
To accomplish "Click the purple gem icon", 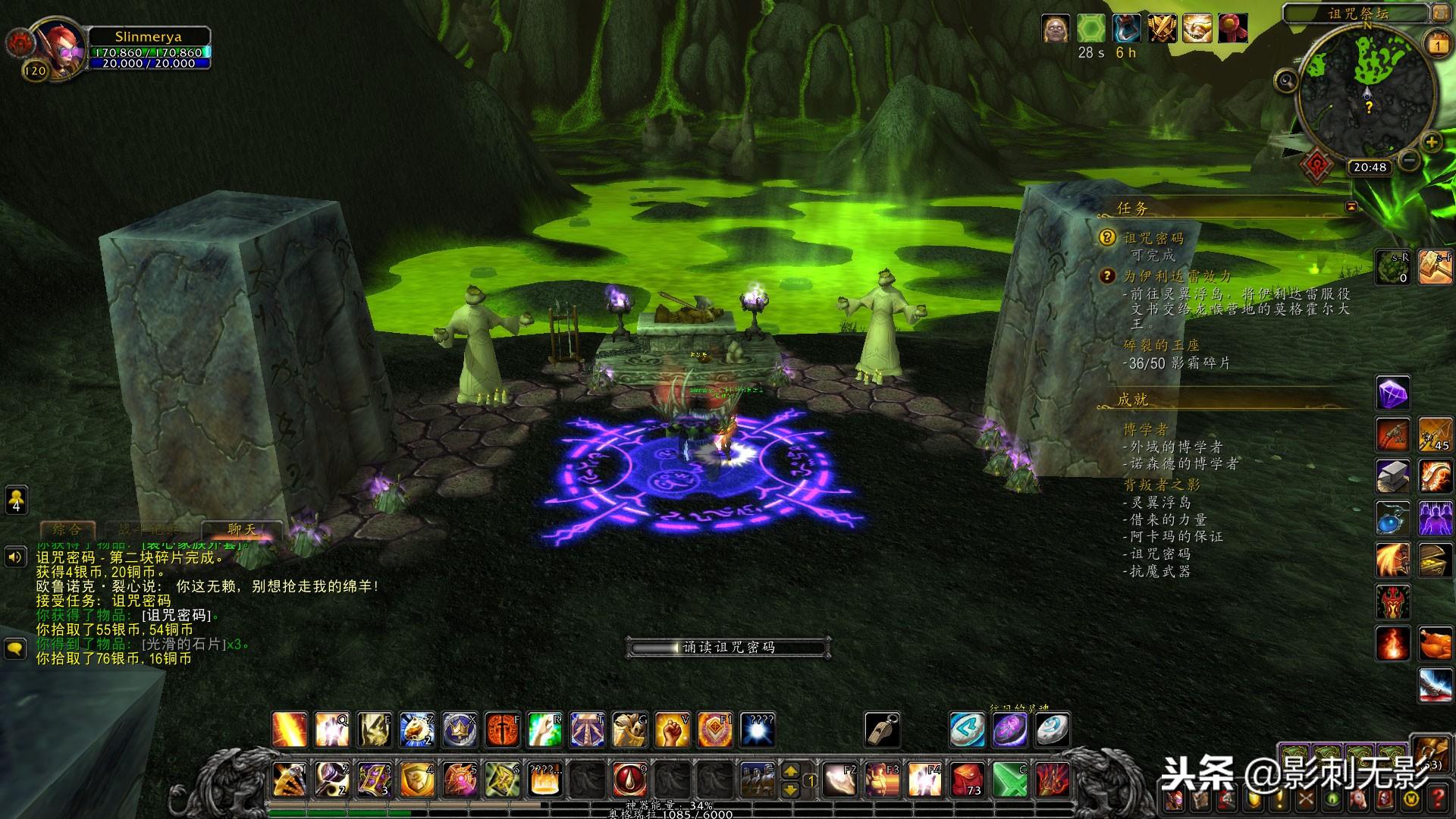I will [1393, 394].
